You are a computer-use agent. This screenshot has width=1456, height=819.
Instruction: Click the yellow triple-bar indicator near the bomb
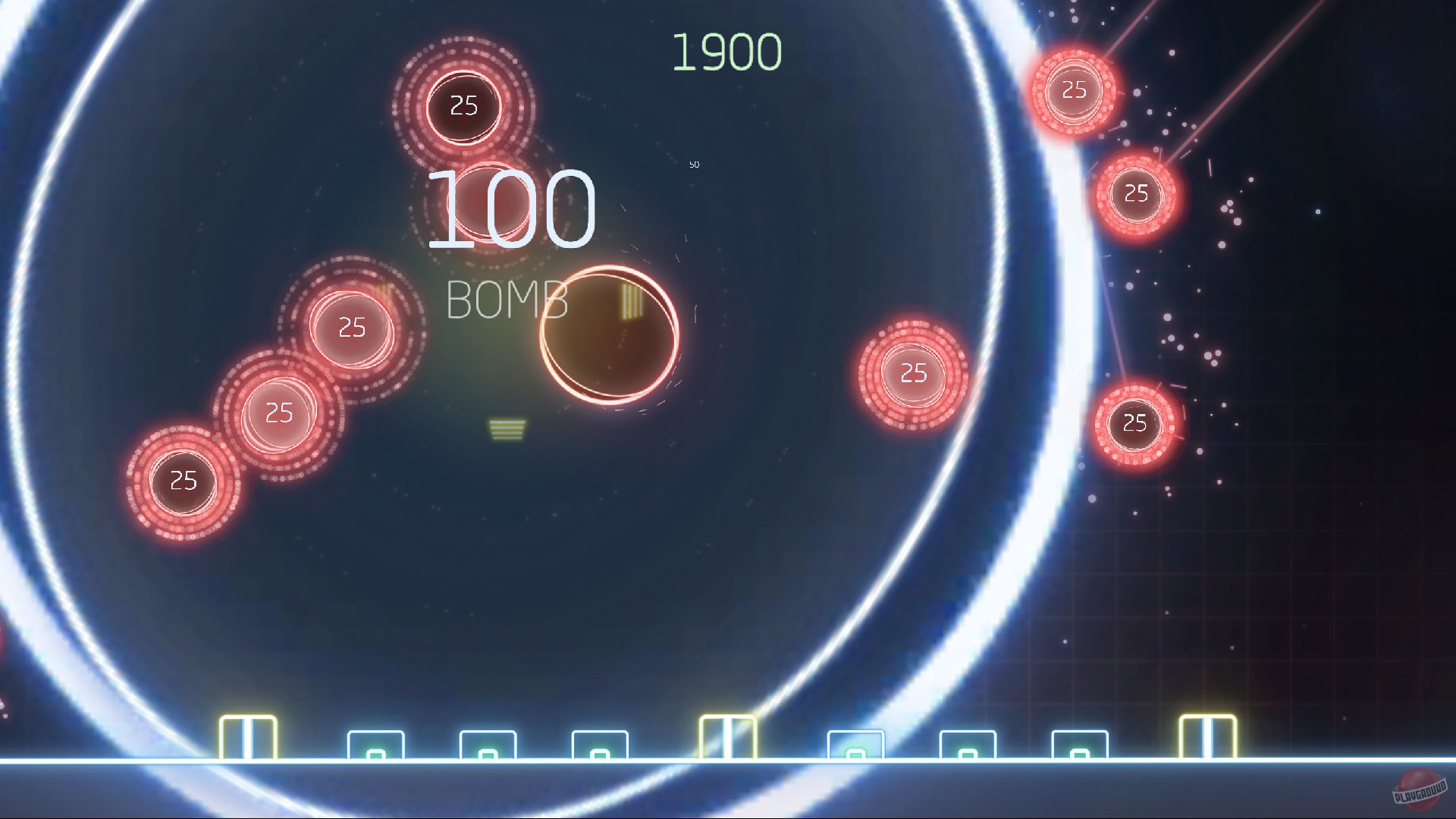pyautogui.click(x=631, y=300)
